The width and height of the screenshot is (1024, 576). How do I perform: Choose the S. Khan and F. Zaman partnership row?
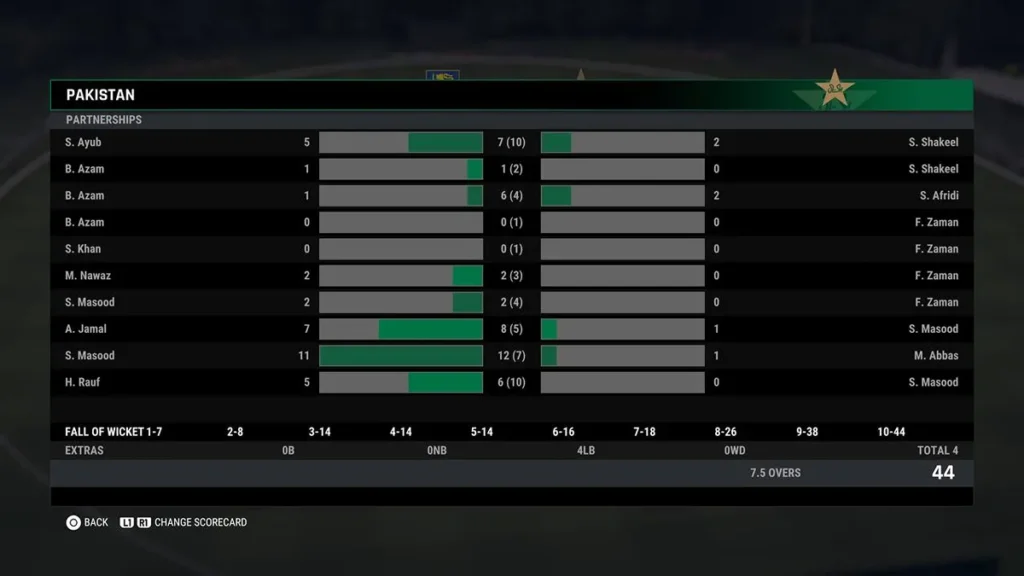coord(511,249)
